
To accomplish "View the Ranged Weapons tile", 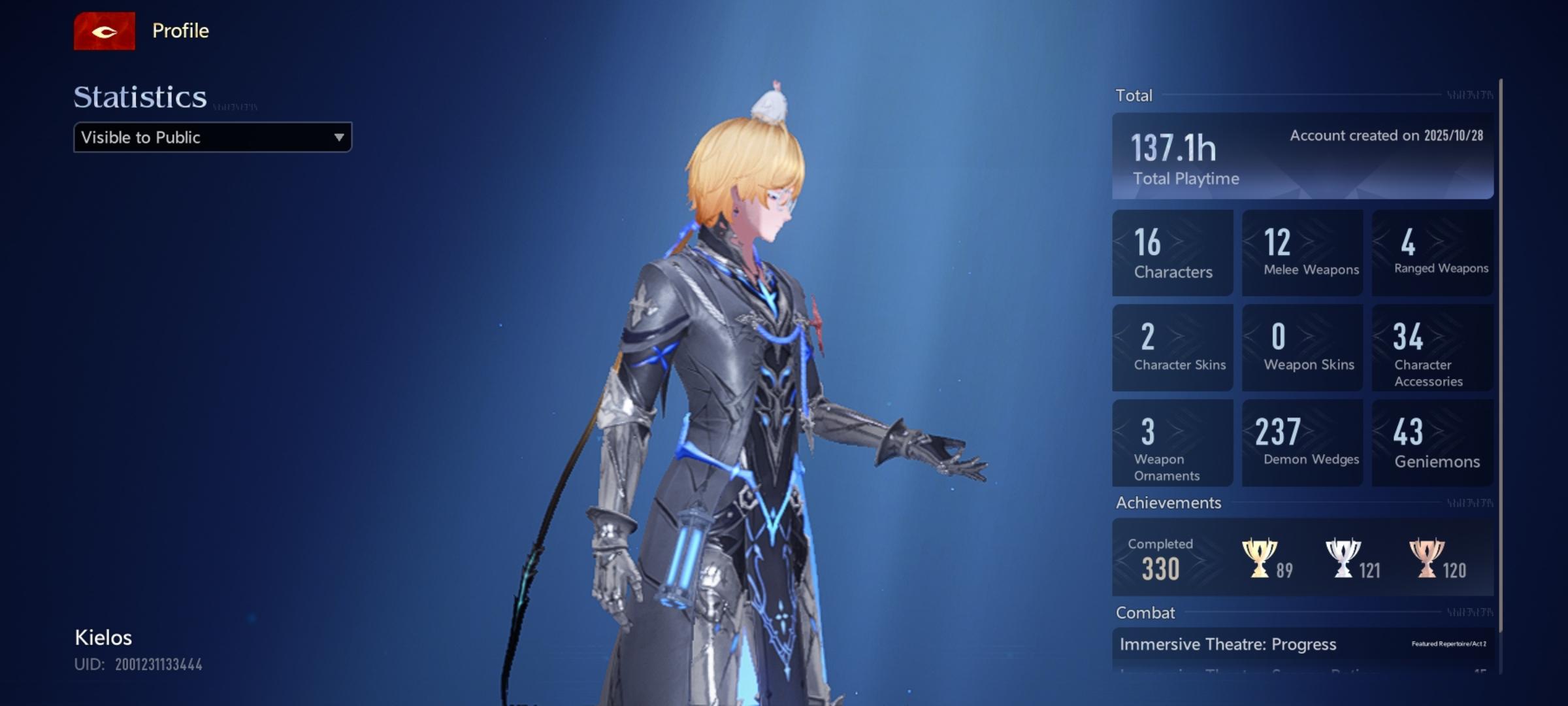I will pos(1432,253).
